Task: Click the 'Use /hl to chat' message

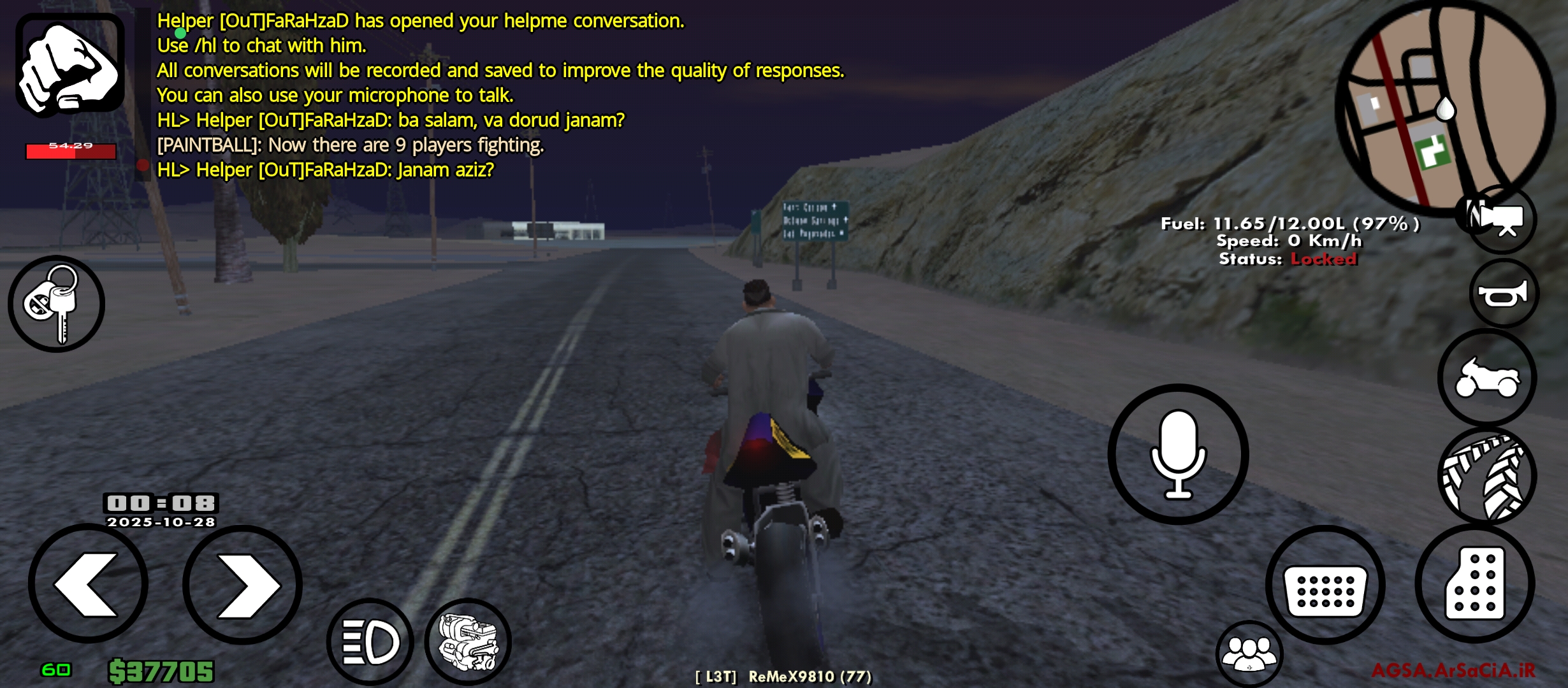Action: 258,45
